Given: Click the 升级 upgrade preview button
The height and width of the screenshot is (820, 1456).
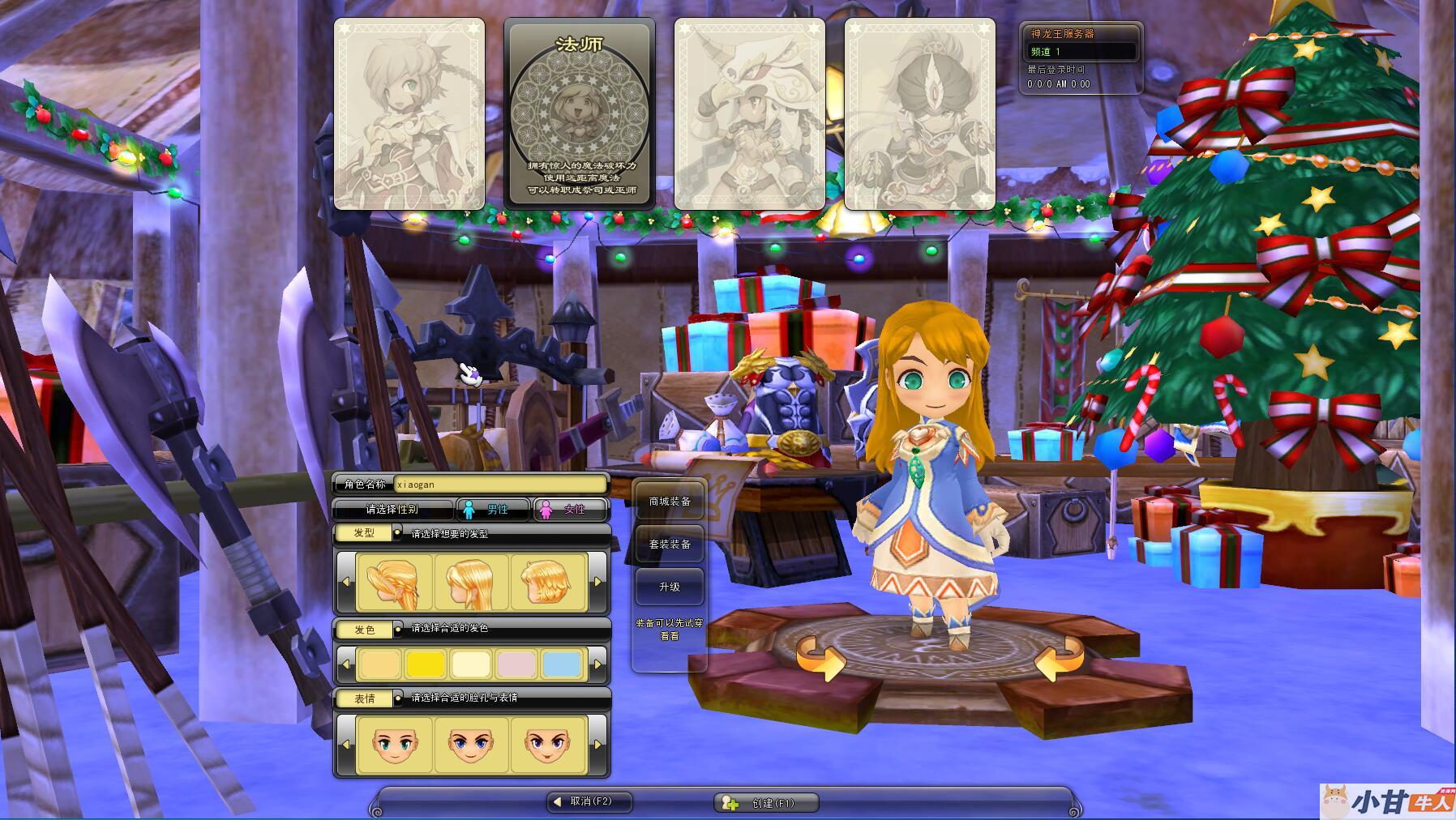Looking at the screenshot, I should 670,587.
